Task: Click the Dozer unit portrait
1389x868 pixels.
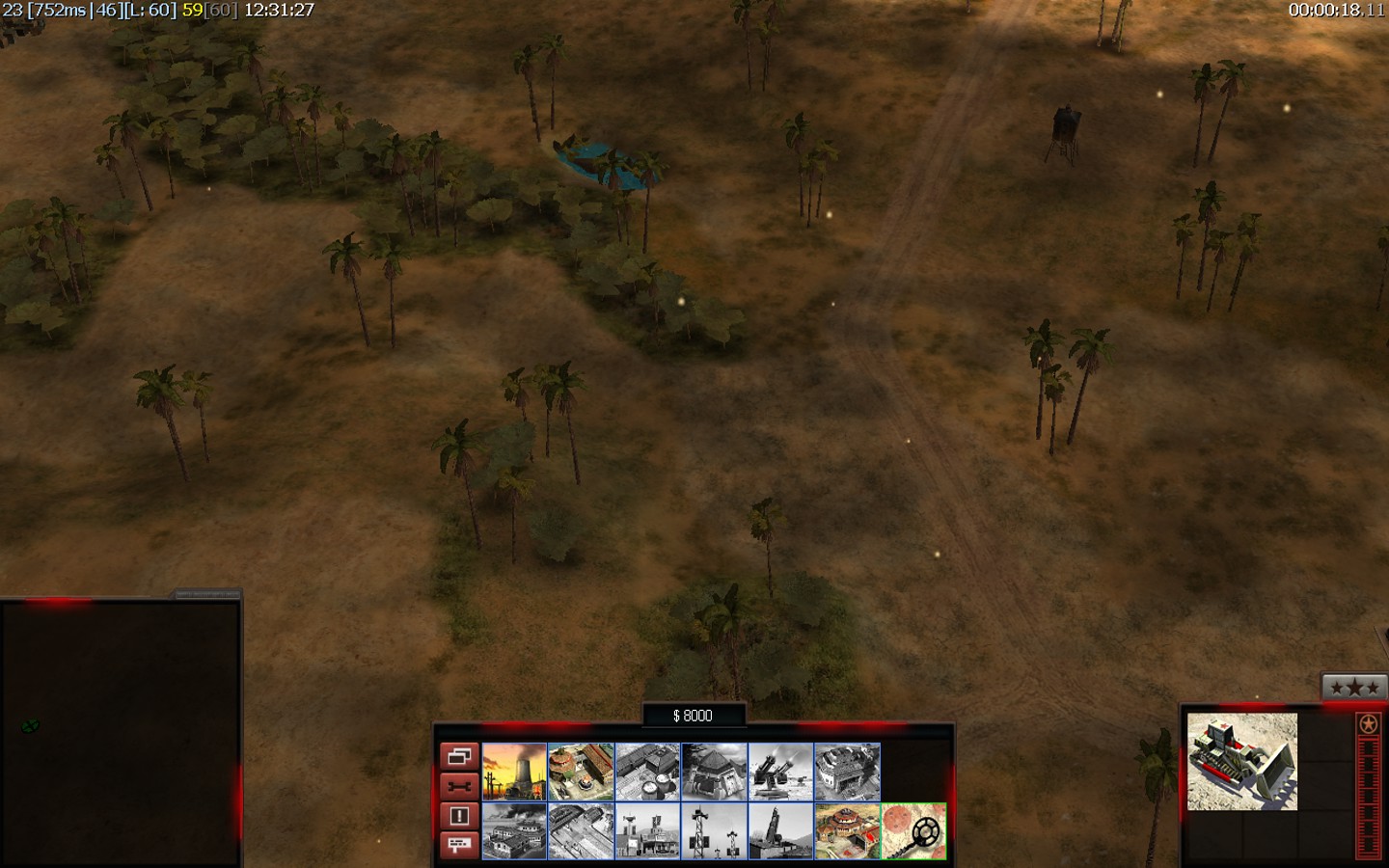Action: (x=1241, y=762)
